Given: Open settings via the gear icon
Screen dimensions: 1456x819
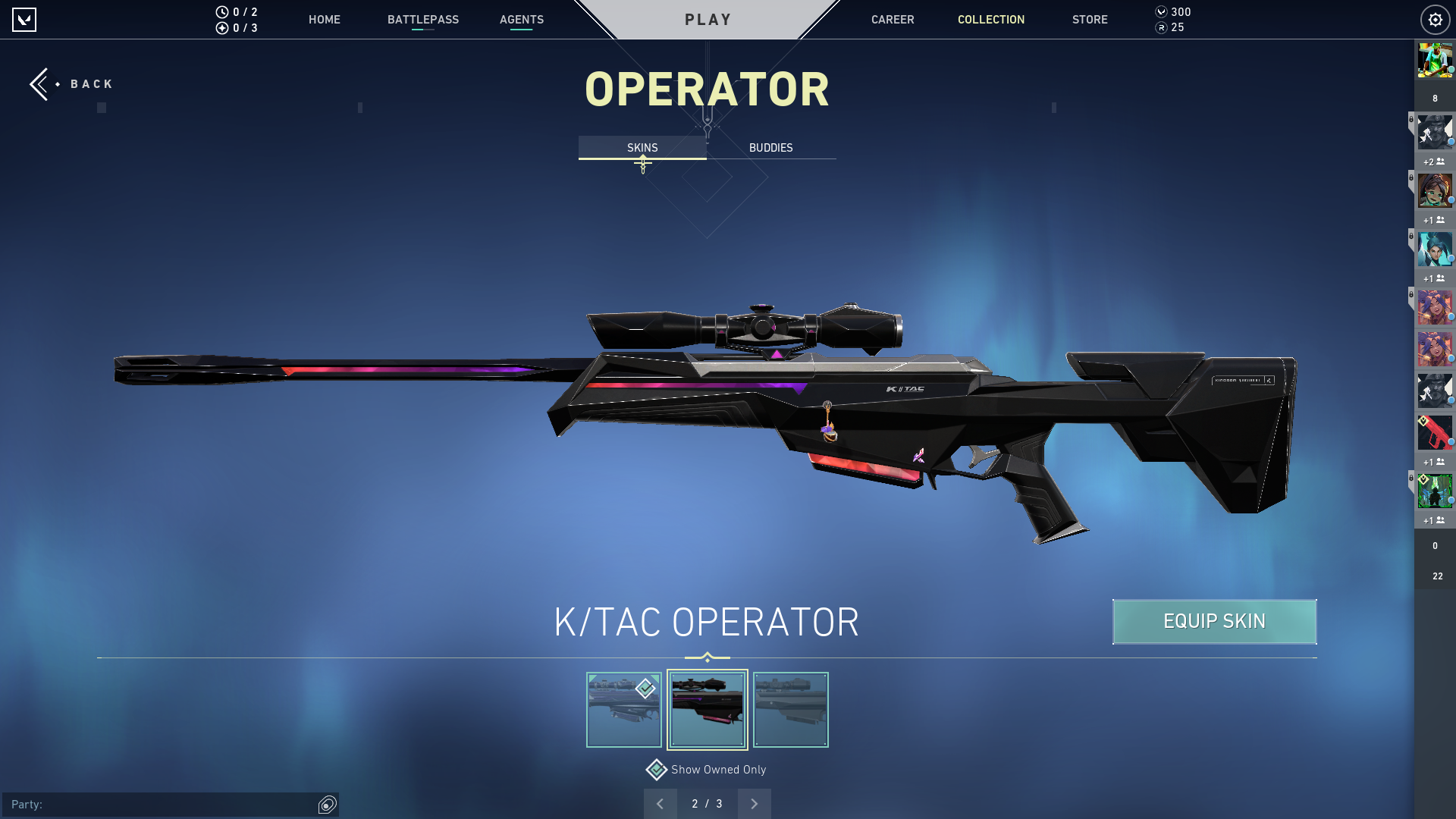Looking at the screenshot, I should [x=1435, y=20].
